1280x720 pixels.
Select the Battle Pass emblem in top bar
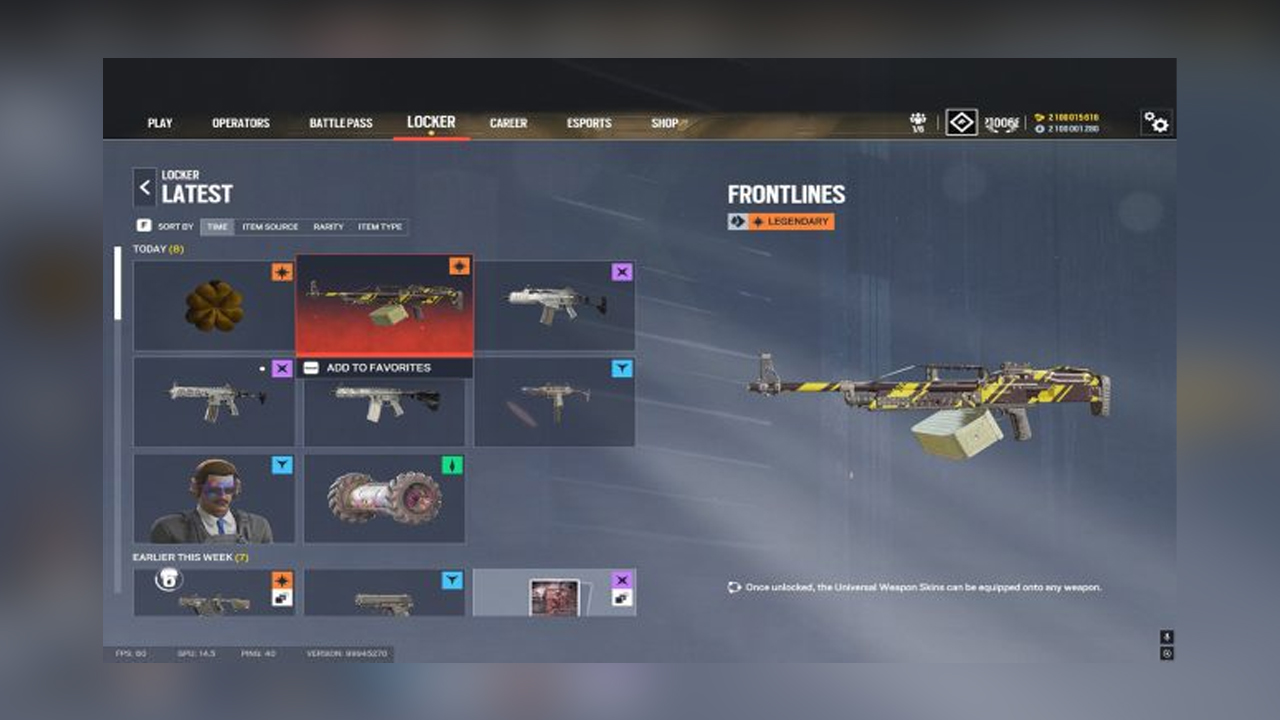[x=960, y=122]
